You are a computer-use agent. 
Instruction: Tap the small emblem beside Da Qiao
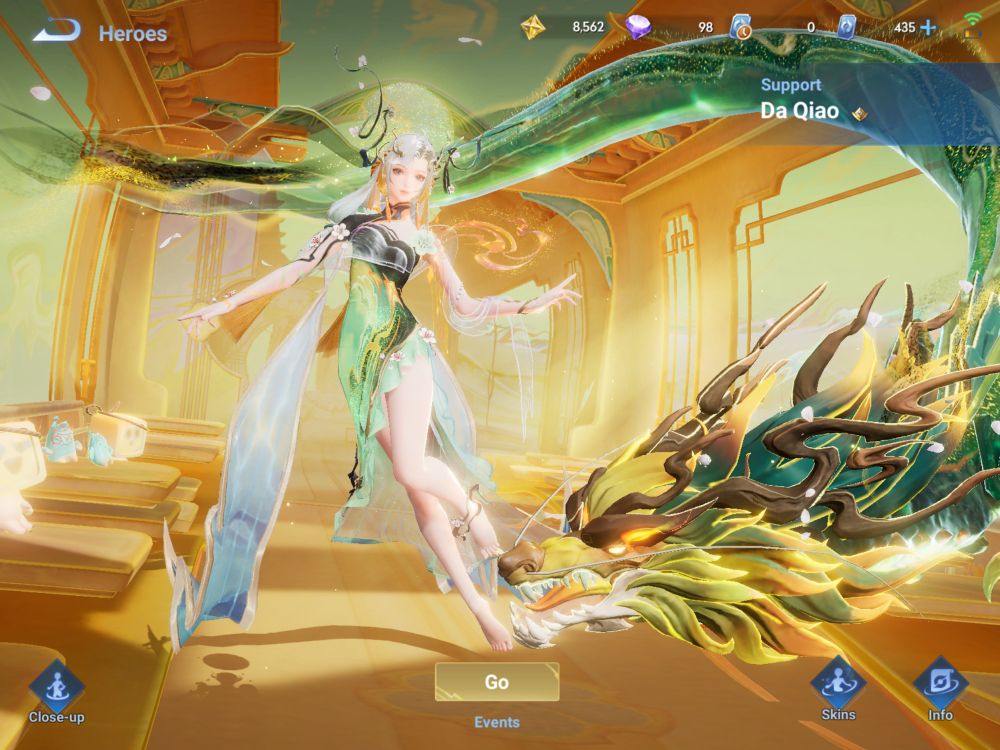coord(859,113)
